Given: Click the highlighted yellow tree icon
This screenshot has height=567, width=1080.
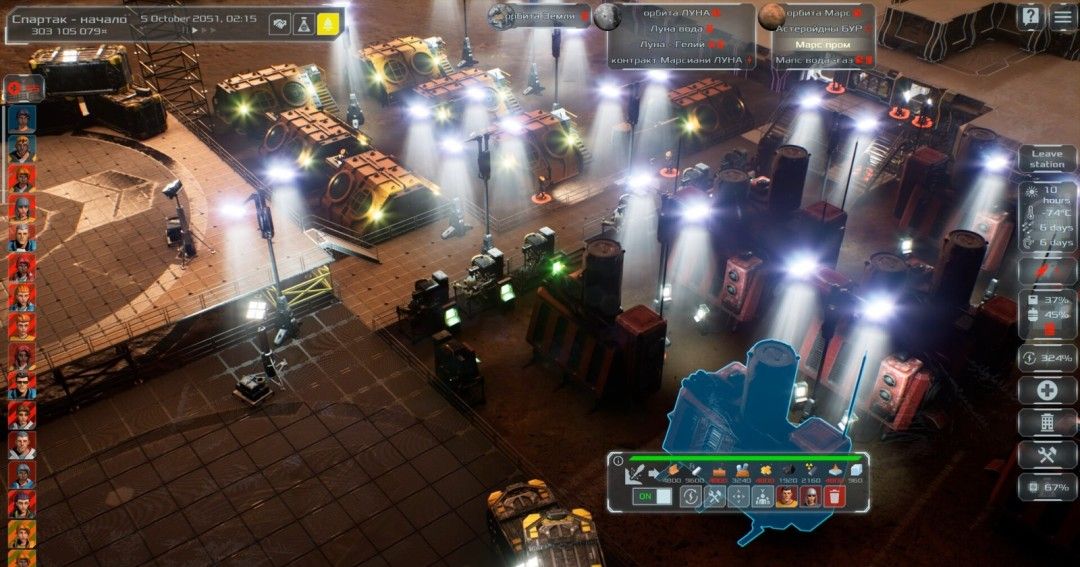Looking at the screenshot, I should pos(328,25).
